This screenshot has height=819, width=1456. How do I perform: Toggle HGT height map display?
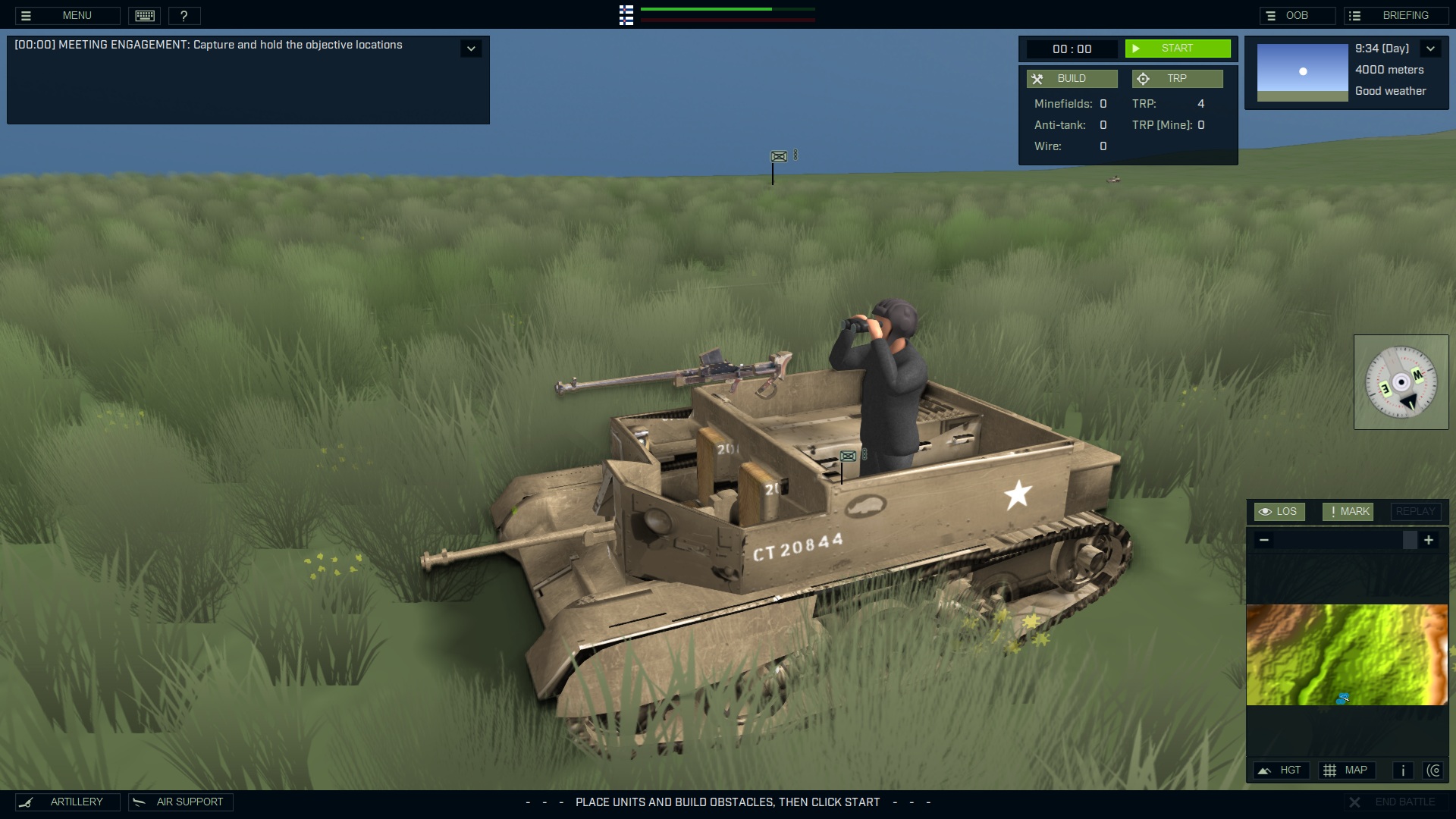(1282, 770)
